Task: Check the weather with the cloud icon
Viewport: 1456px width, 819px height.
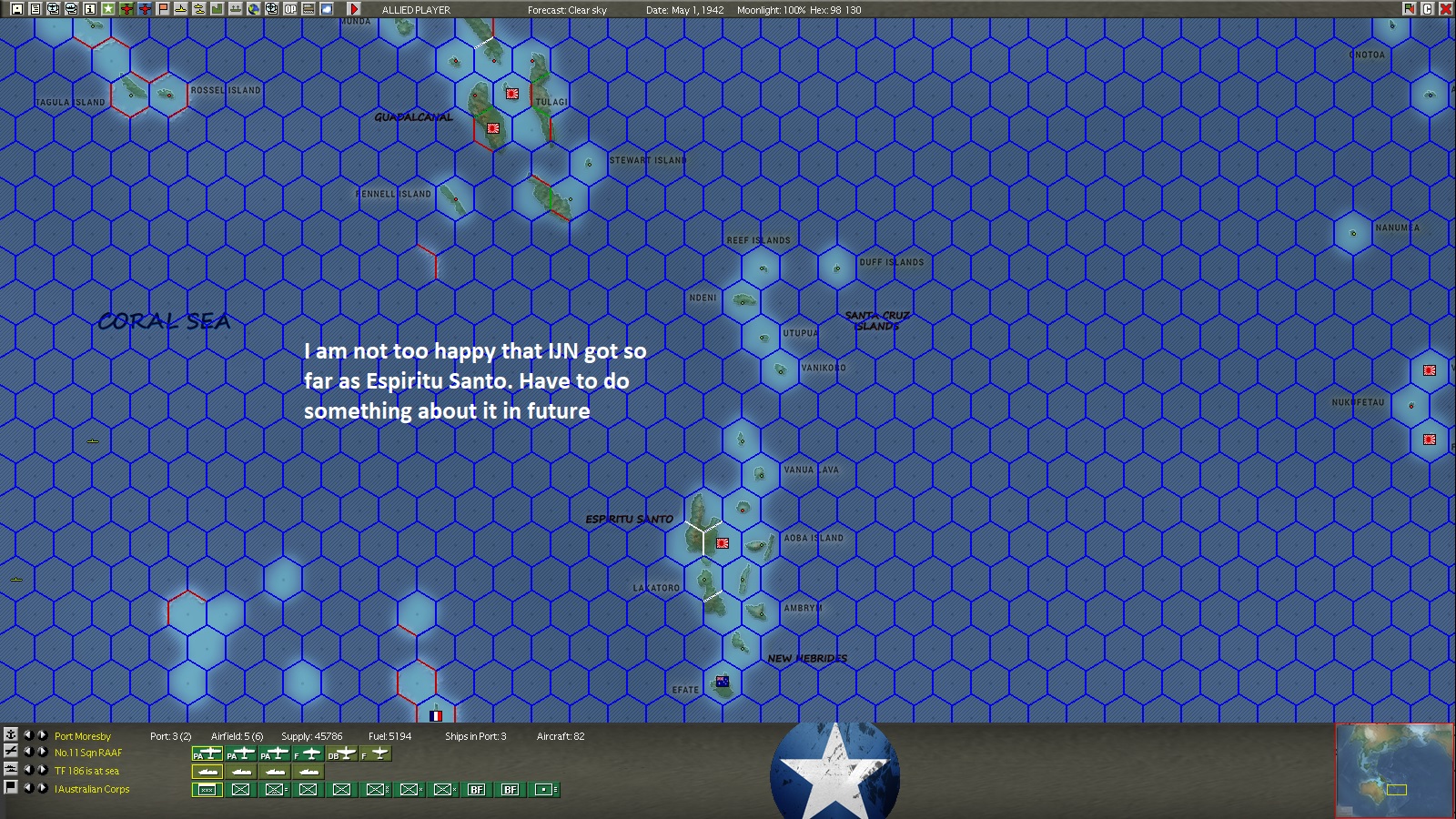Action: (328, 9)
